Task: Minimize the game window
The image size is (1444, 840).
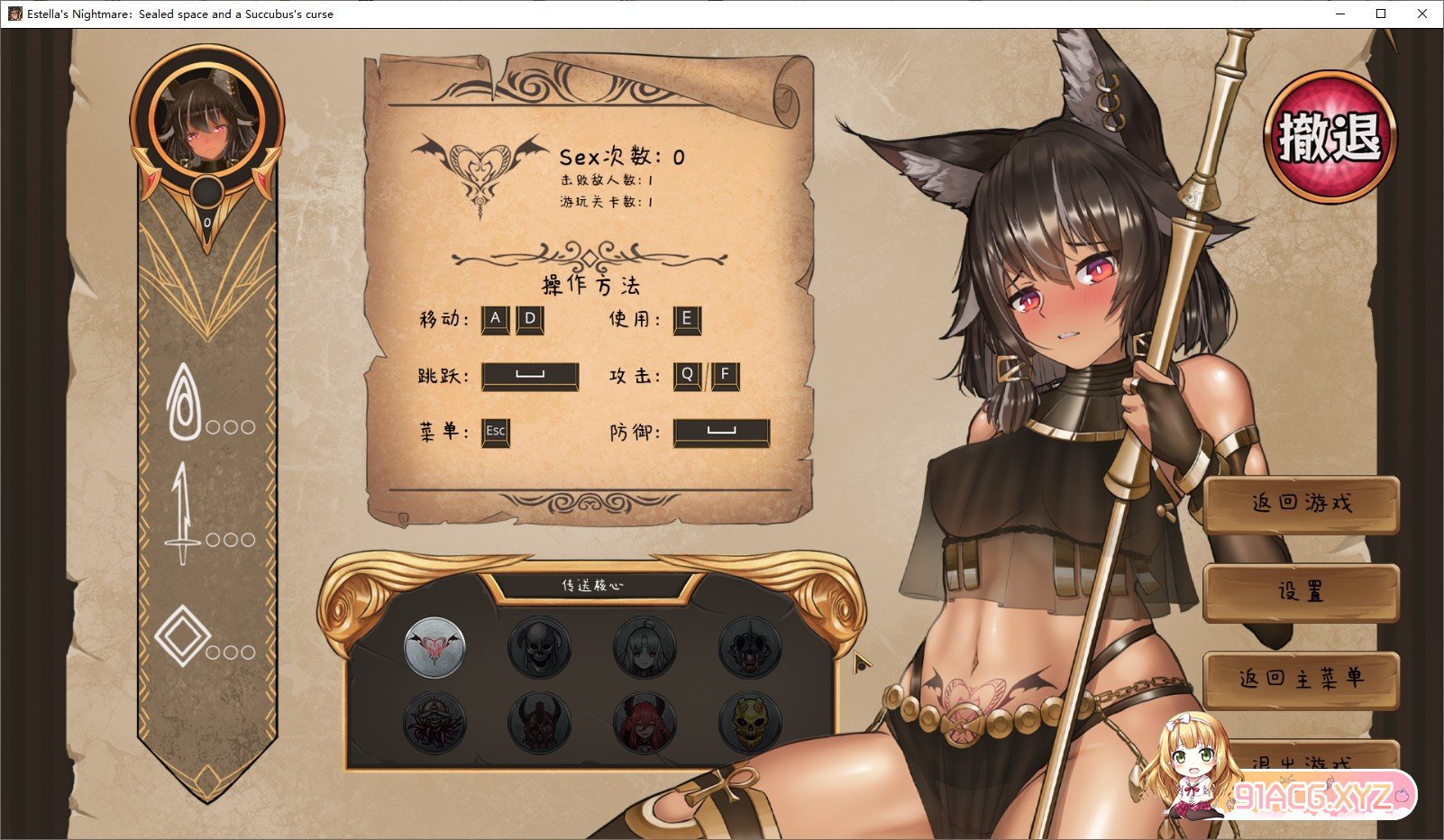Action: (1339, 14)
